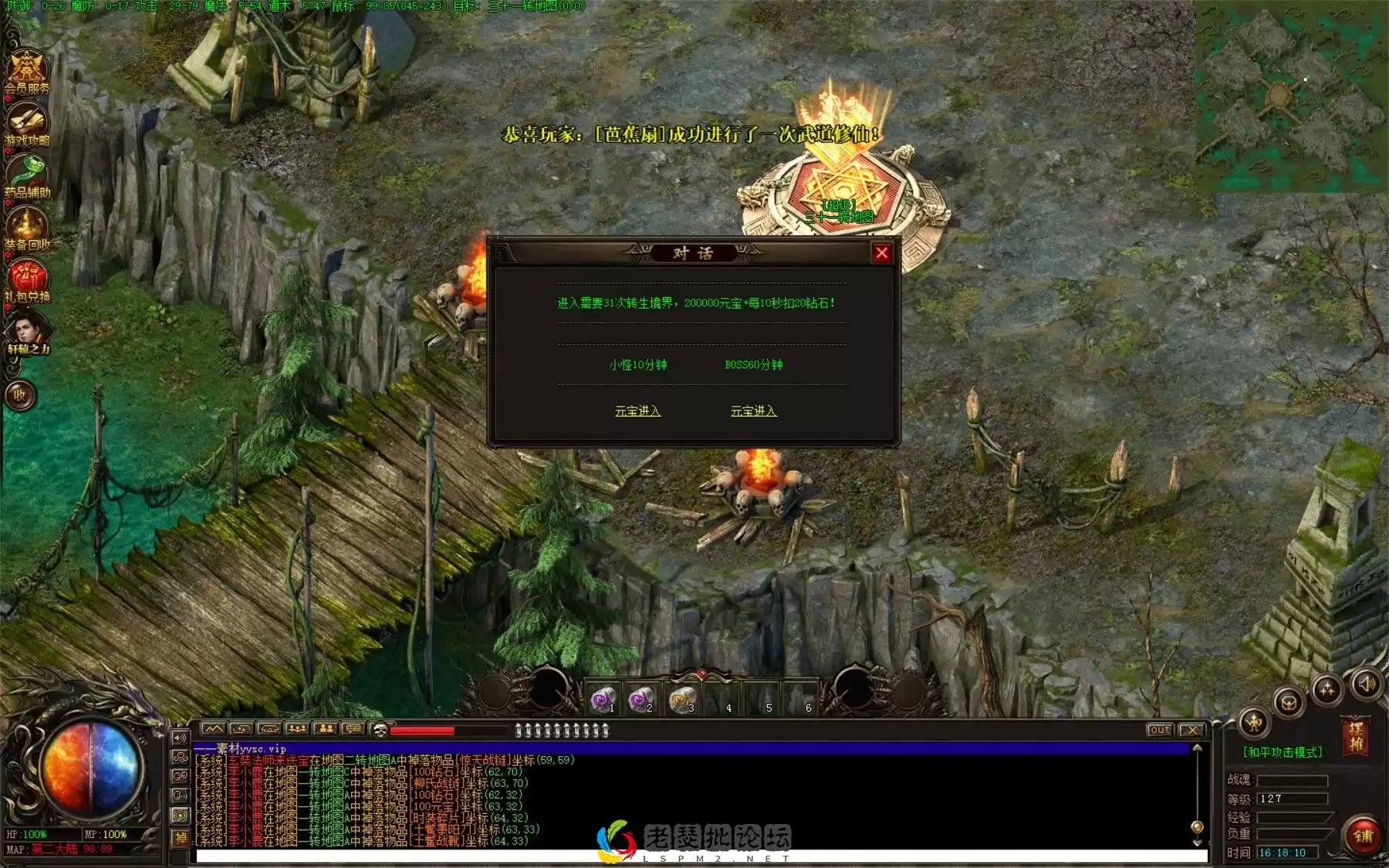1389x868 pixels.
Task: Click the chat text input field
Action: [x=694, y=856]
